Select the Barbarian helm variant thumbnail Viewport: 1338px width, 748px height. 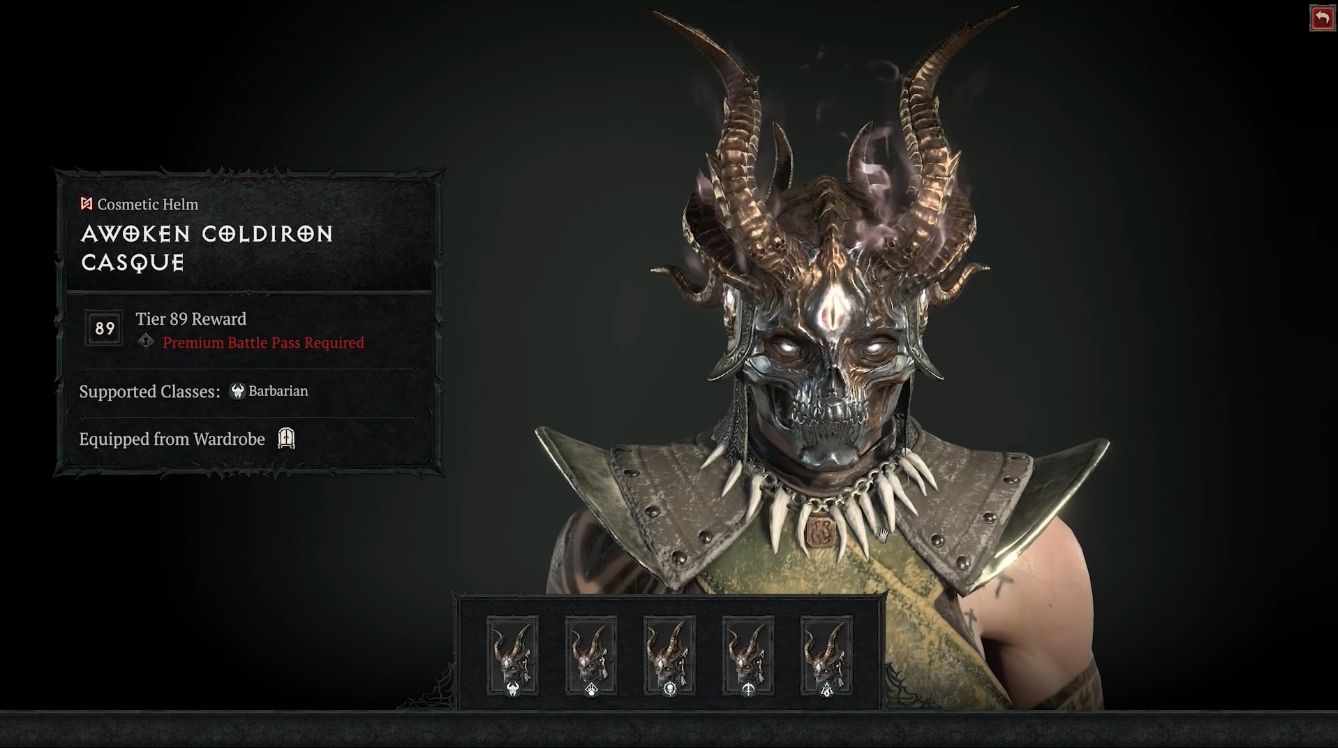(512, 655)
